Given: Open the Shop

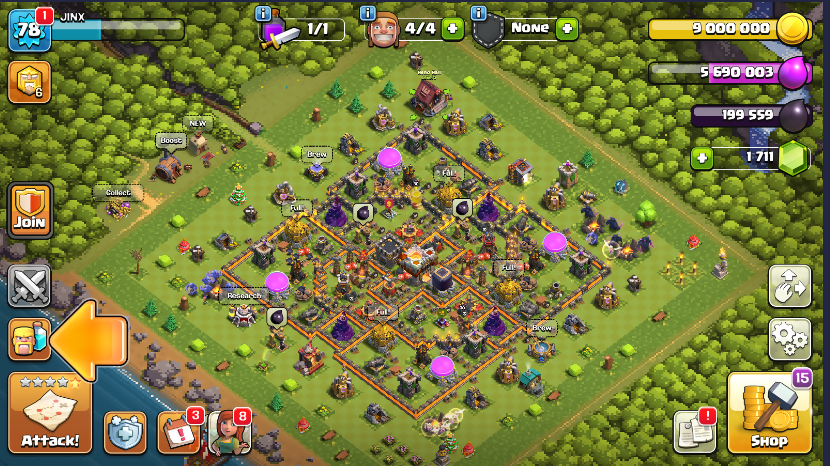Looking at the screenshot, I should pos(769,412).
